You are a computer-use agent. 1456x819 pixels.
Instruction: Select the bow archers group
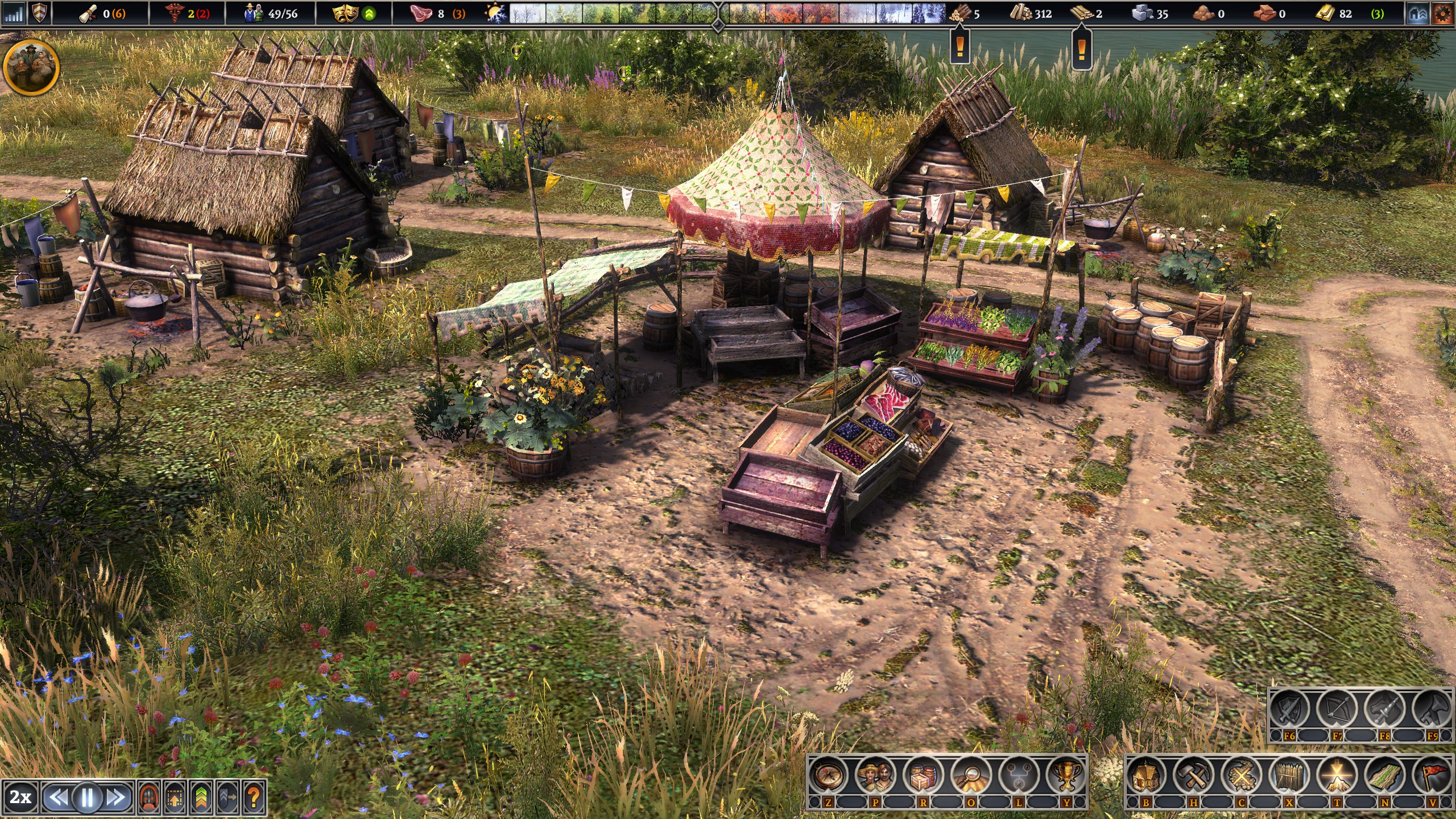[x=1337, y=710]
